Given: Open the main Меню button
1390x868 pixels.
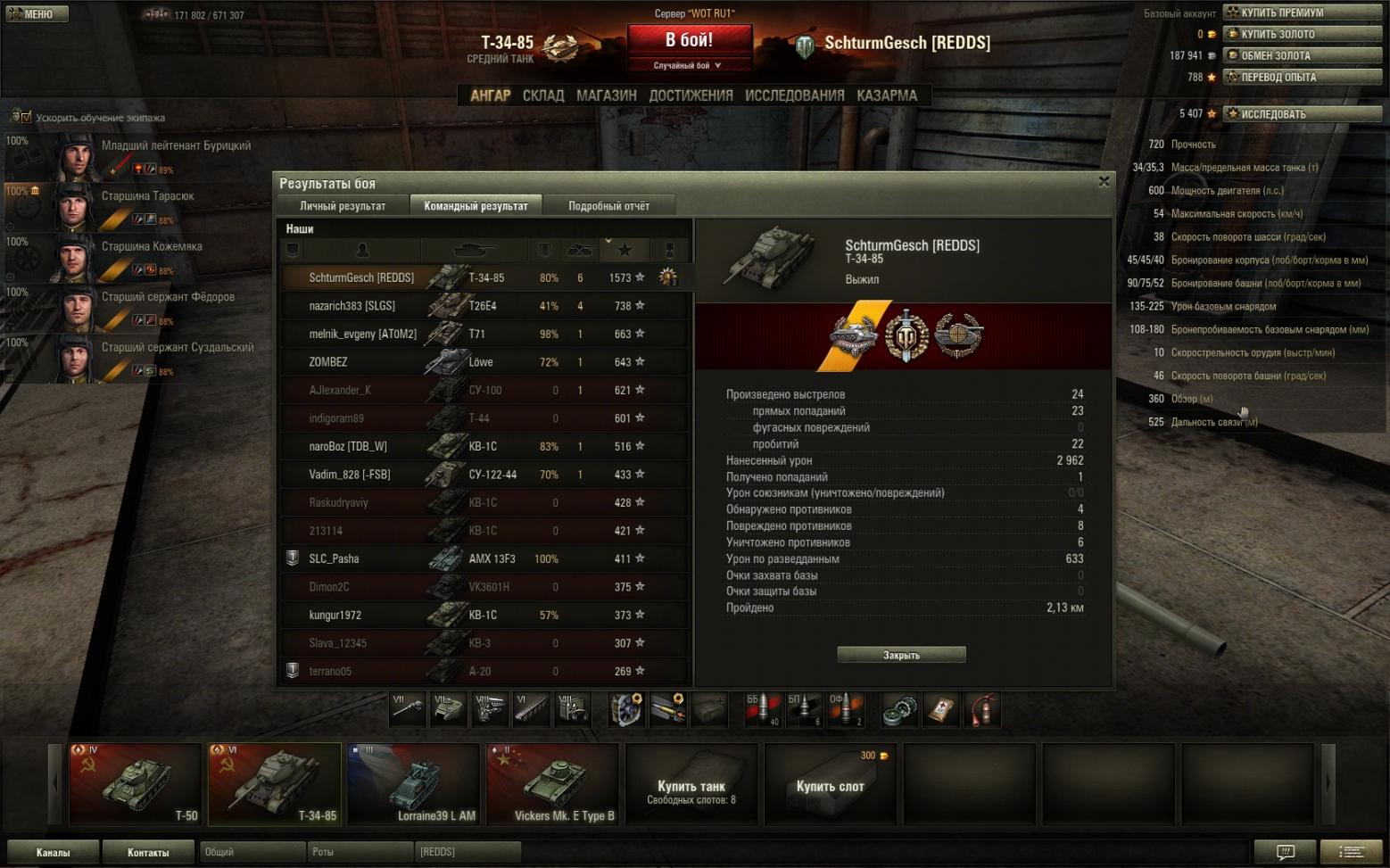Looking at the screenshot, I should (37, 14).
